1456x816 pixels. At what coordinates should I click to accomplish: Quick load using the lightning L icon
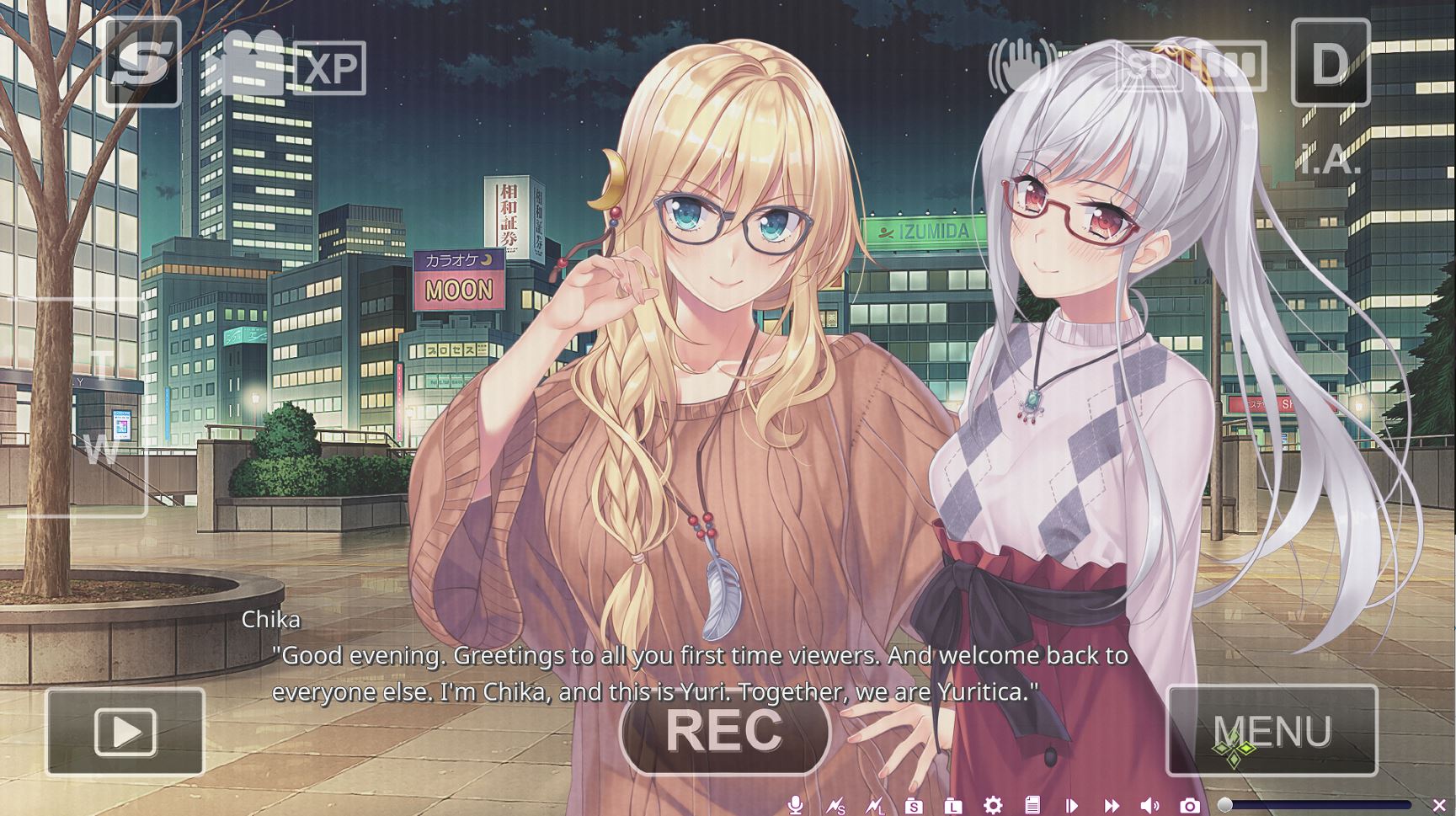click(x=875, y=806)
